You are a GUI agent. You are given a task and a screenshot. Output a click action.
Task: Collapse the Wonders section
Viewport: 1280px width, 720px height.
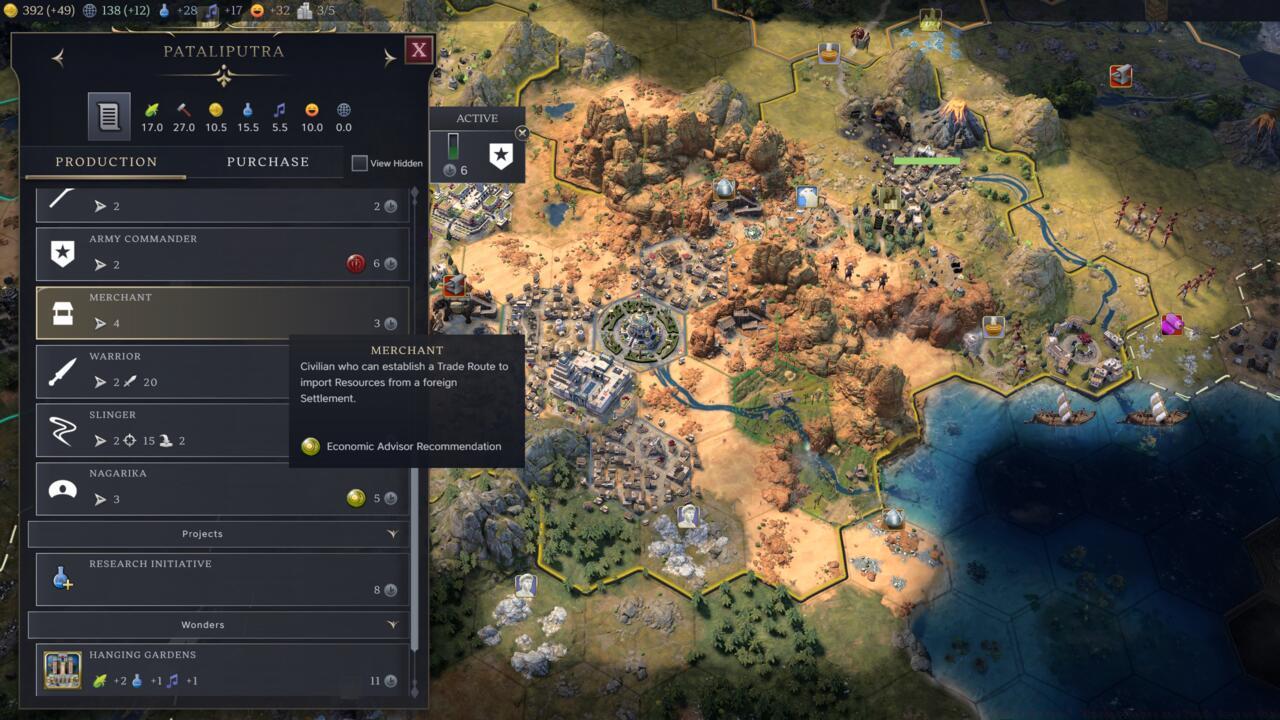[392, 625]
